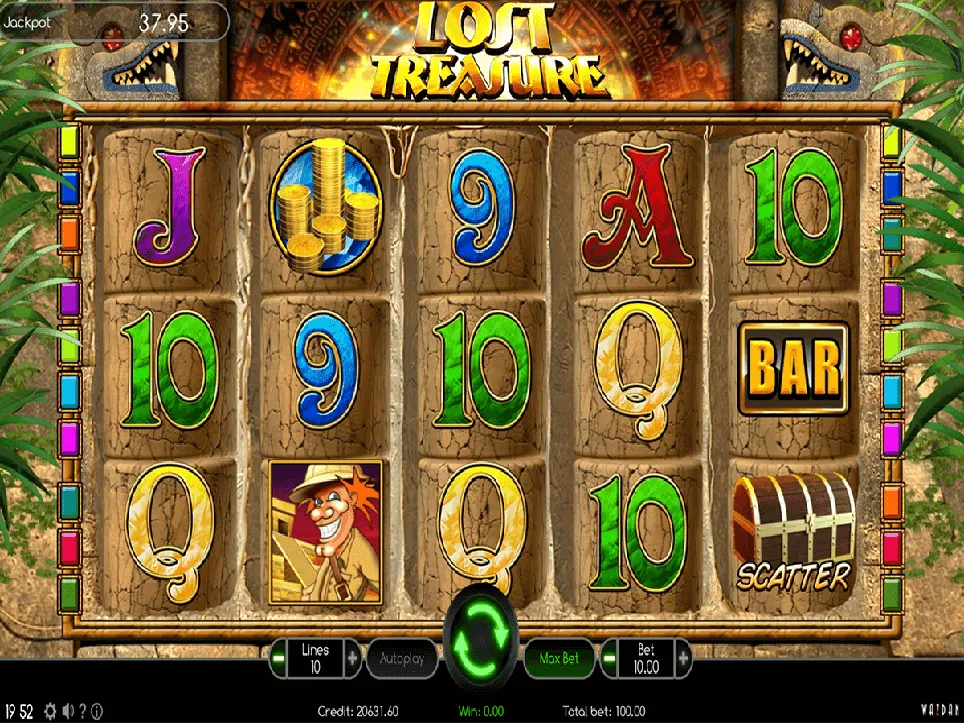This screenshot has height=723, width=964.
Task: Open the settings gear icon
Action: click(x=50, y=712)
